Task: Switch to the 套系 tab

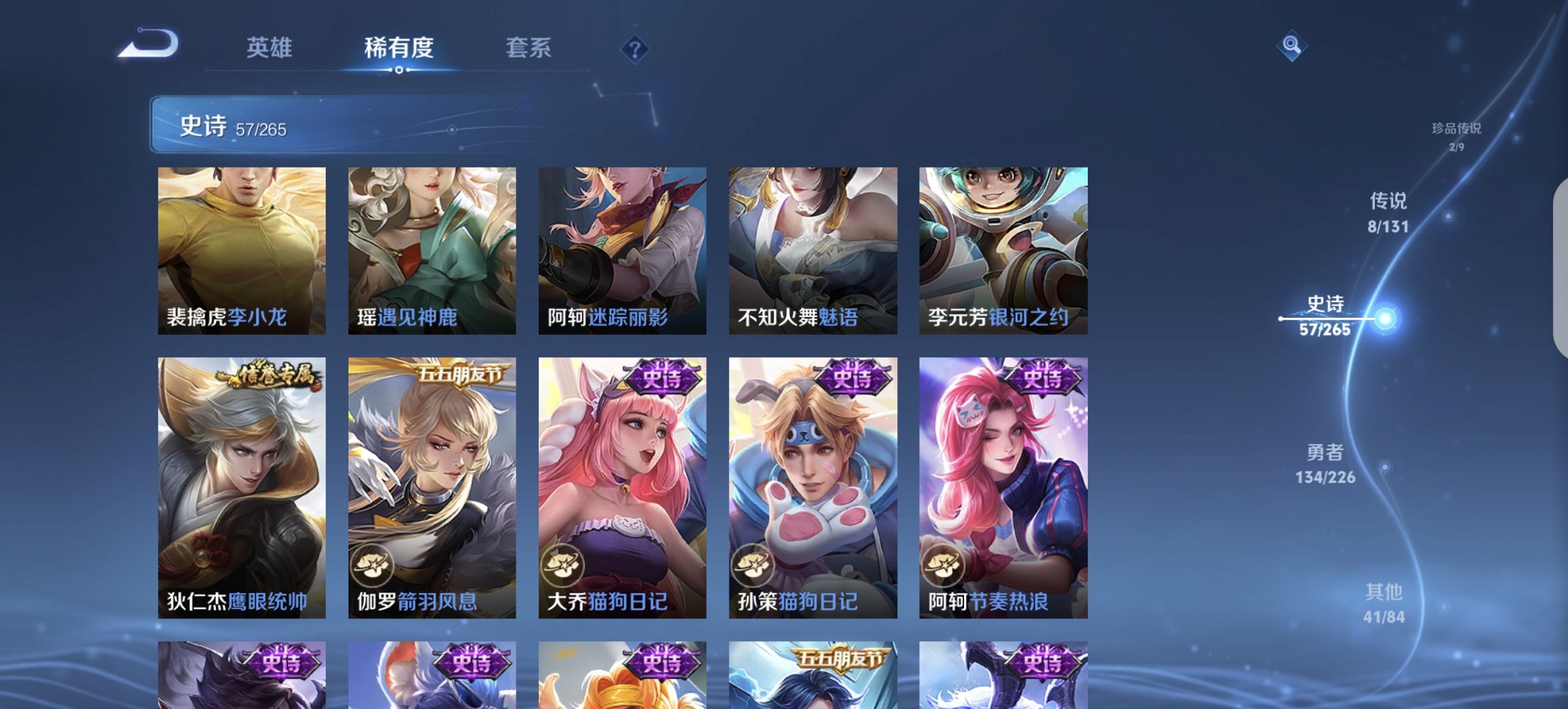Action: click(x=529, y=48)
